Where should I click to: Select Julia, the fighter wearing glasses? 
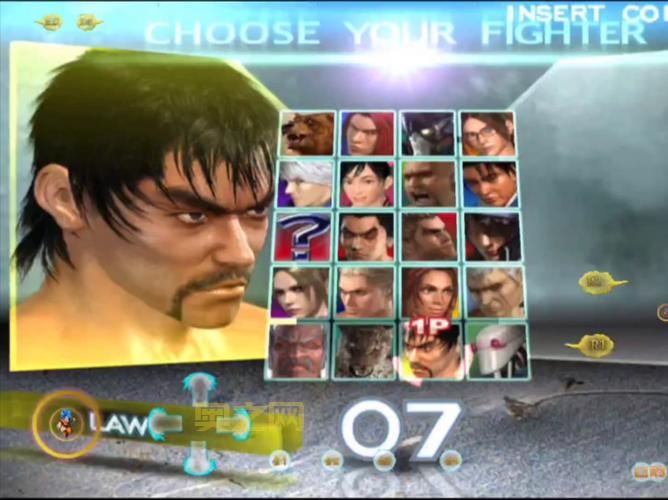pyautogui.click(x=488, y=132)
